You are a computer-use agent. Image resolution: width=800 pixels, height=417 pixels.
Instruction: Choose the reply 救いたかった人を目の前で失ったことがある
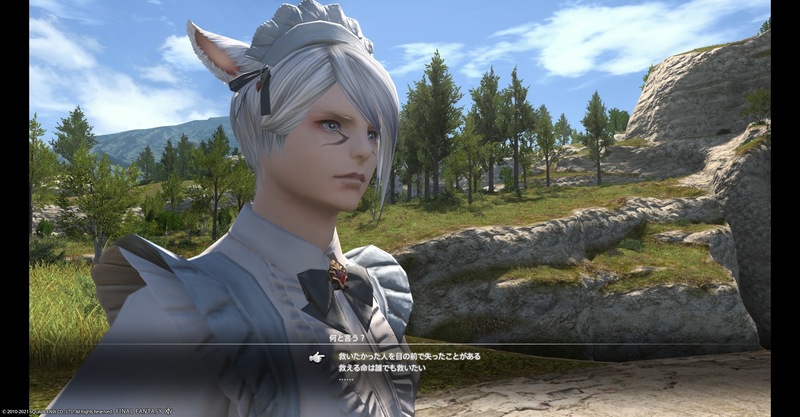click(x=410, y=356)
